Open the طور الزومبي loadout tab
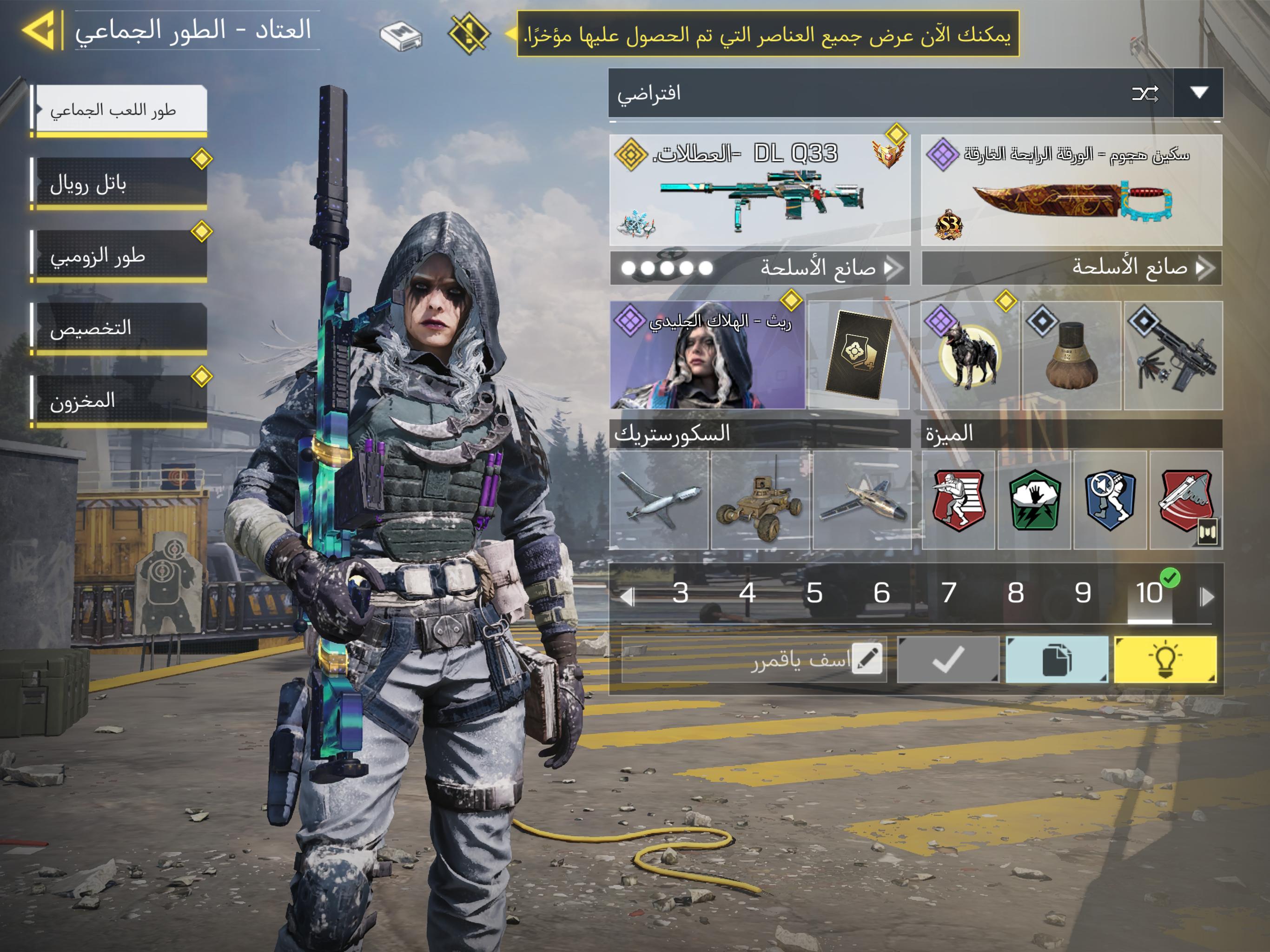1270x952 pixels. click(x=119, y=256)
